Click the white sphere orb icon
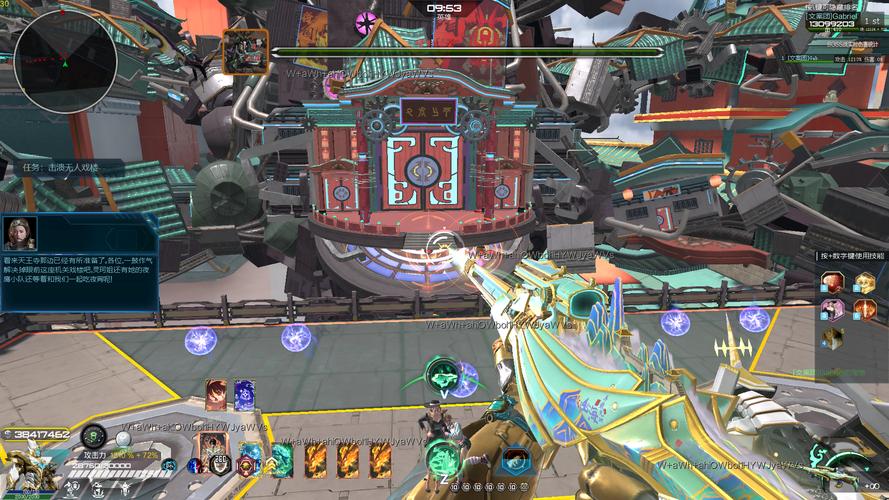 coord(123,438)
